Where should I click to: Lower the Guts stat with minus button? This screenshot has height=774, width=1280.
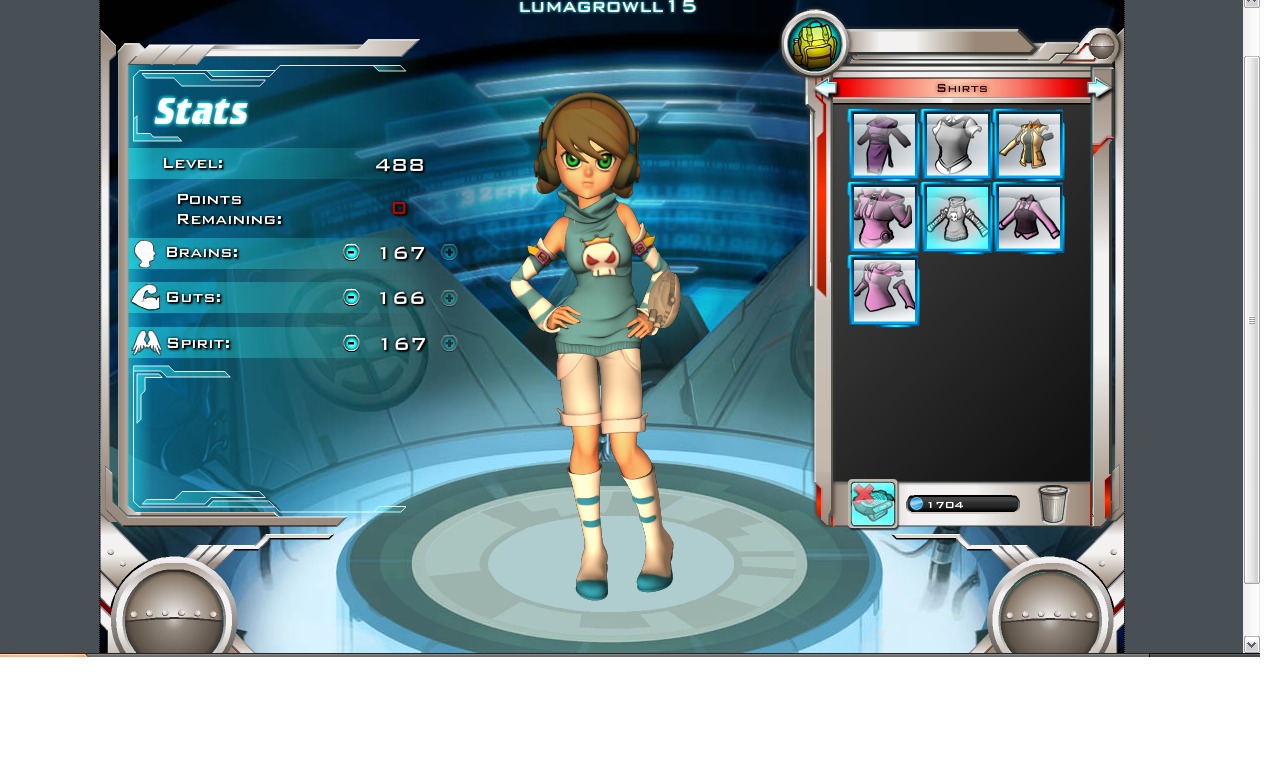coord(351,297)
